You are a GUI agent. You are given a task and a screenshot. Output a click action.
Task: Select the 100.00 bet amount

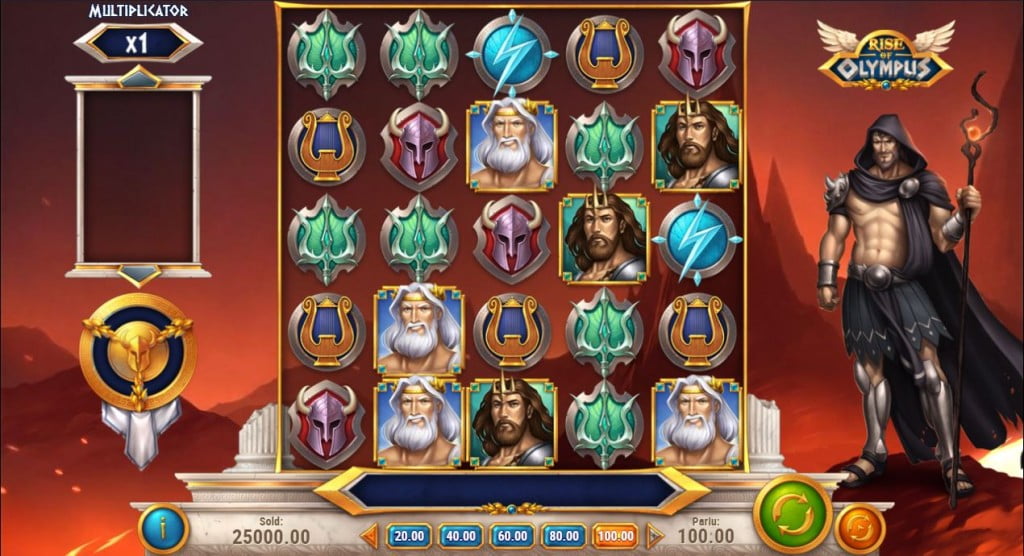615,535
